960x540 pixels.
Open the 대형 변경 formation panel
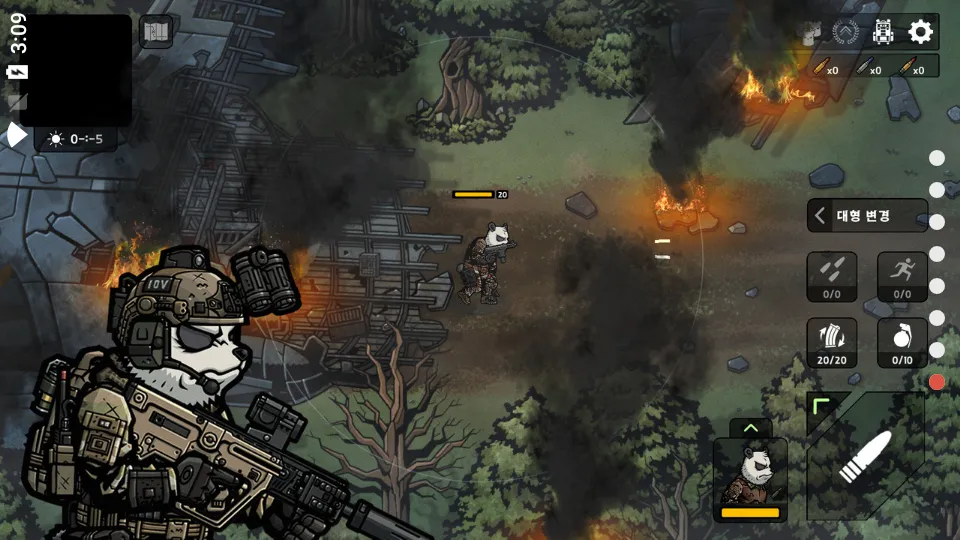tap(867, 215)
